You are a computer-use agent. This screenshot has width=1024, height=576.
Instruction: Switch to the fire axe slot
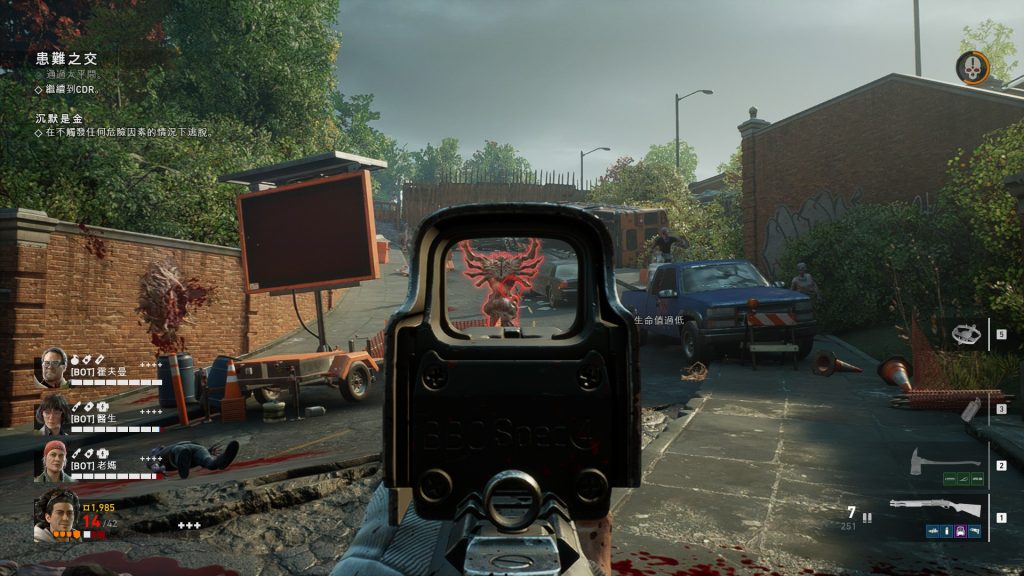pyautogui.click(x=944, y=463)
